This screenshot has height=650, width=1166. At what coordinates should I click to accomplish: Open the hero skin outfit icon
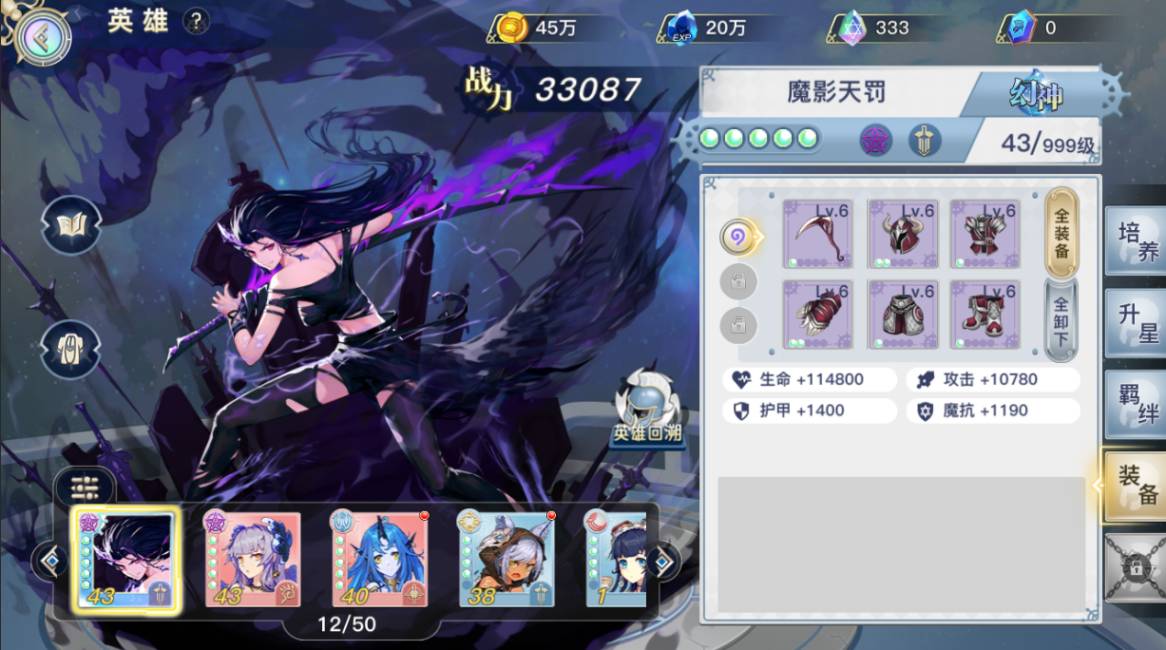click(71, 349)
